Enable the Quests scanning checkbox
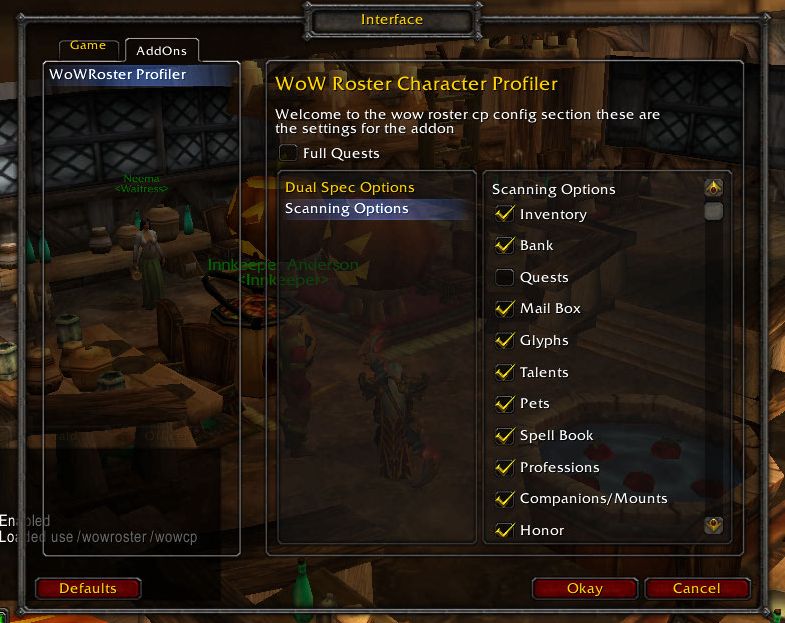The width and height of the screenshot is (785, 623). coord(505,277)
